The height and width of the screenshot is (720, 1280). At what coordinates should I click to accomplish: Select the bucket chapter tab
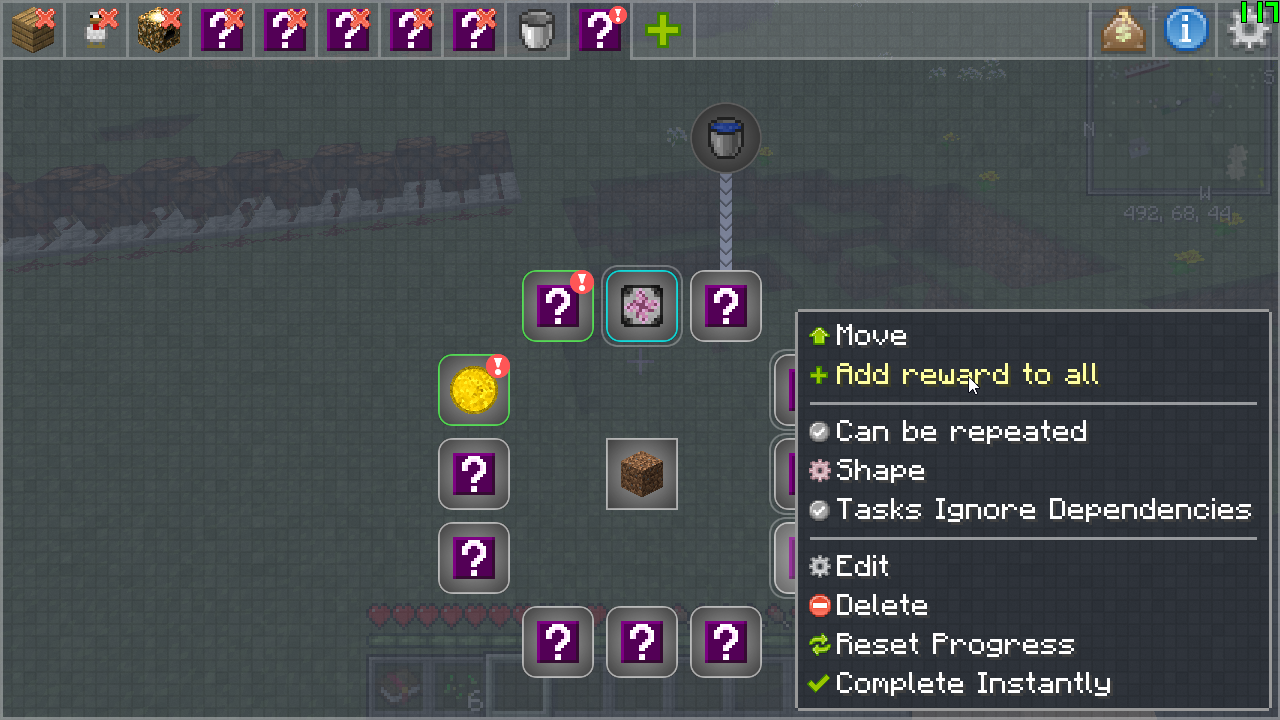pyautogui.click(x=538, y=30)
